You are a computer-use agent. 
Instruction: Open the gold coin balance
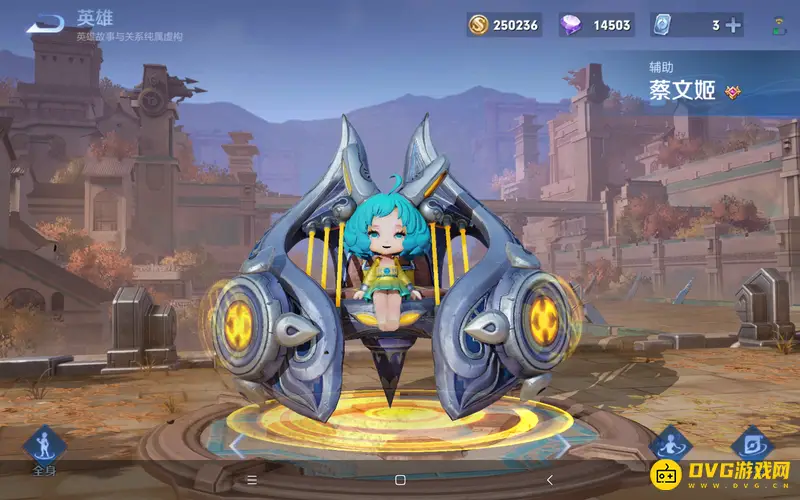504,25
